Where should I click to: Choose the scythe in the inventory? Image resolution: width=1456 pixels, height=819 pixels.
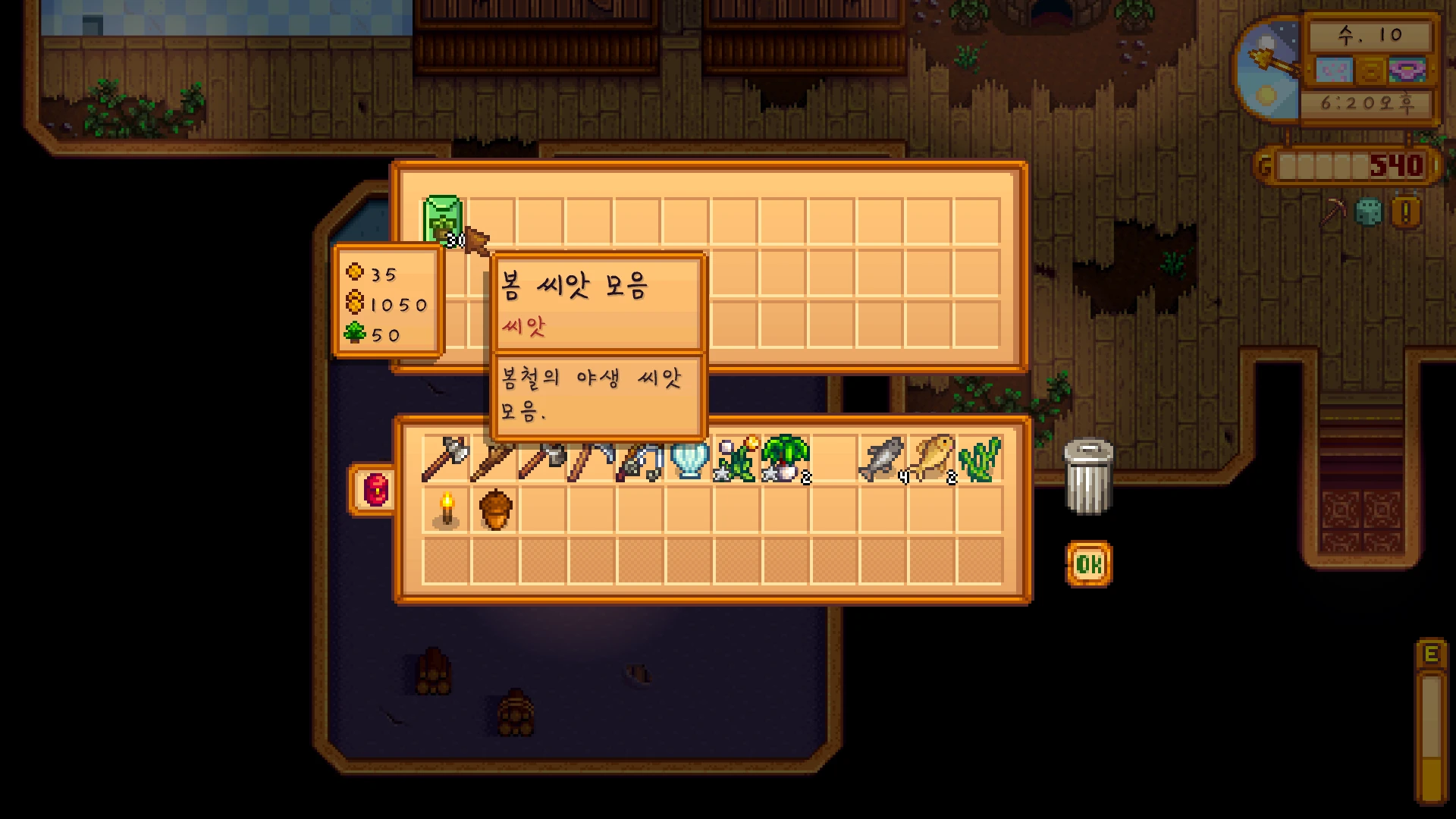pyautogui.click(x=590, y=460)
